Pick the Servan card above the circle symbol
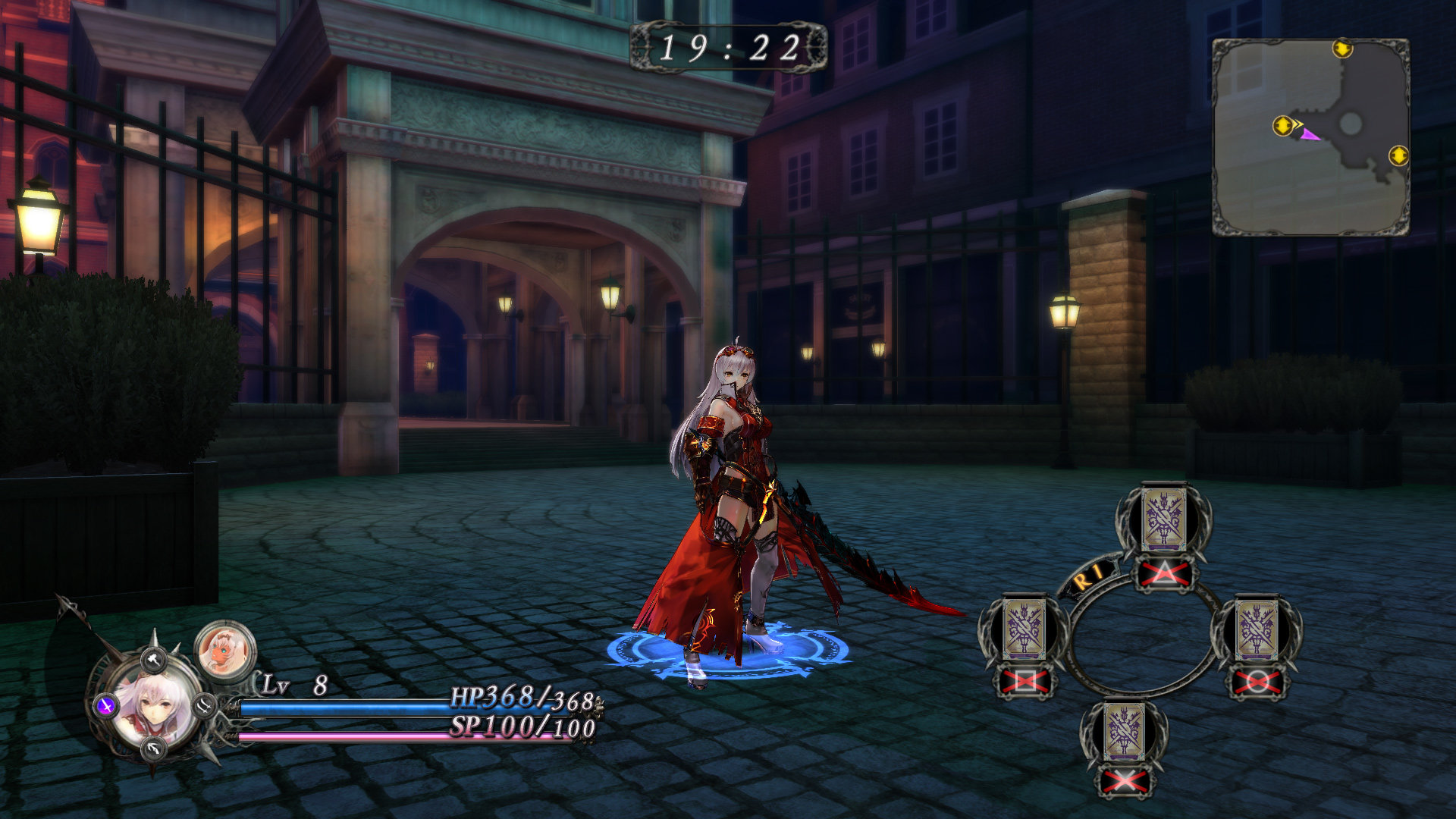The height and width of the screenshot is (819, 1456). click(x=1257, y=629)
